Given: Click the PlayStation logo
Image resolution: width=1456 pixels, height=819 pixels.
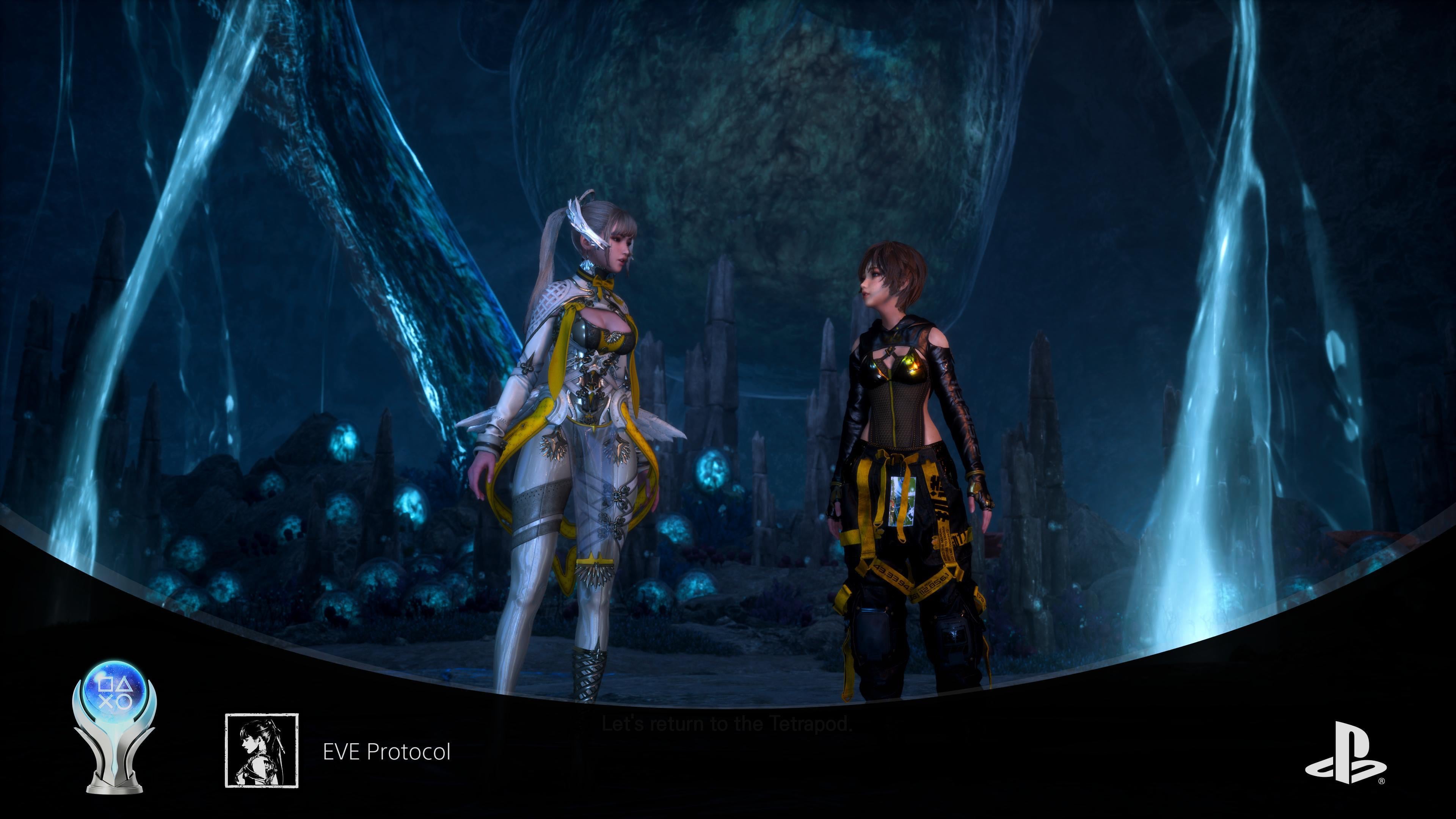Looking at the screenshot, I should pyautogui.click(x=1345, y=760).
